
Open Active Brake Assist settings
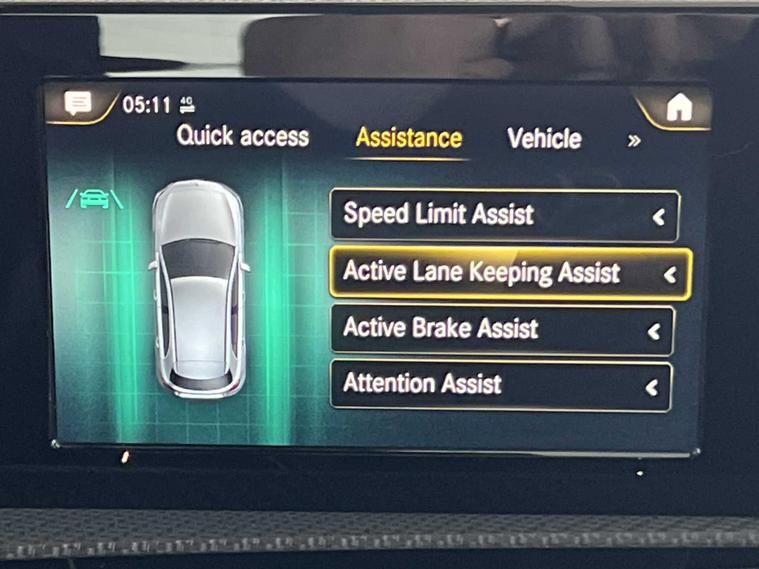[x=502, y=329]
